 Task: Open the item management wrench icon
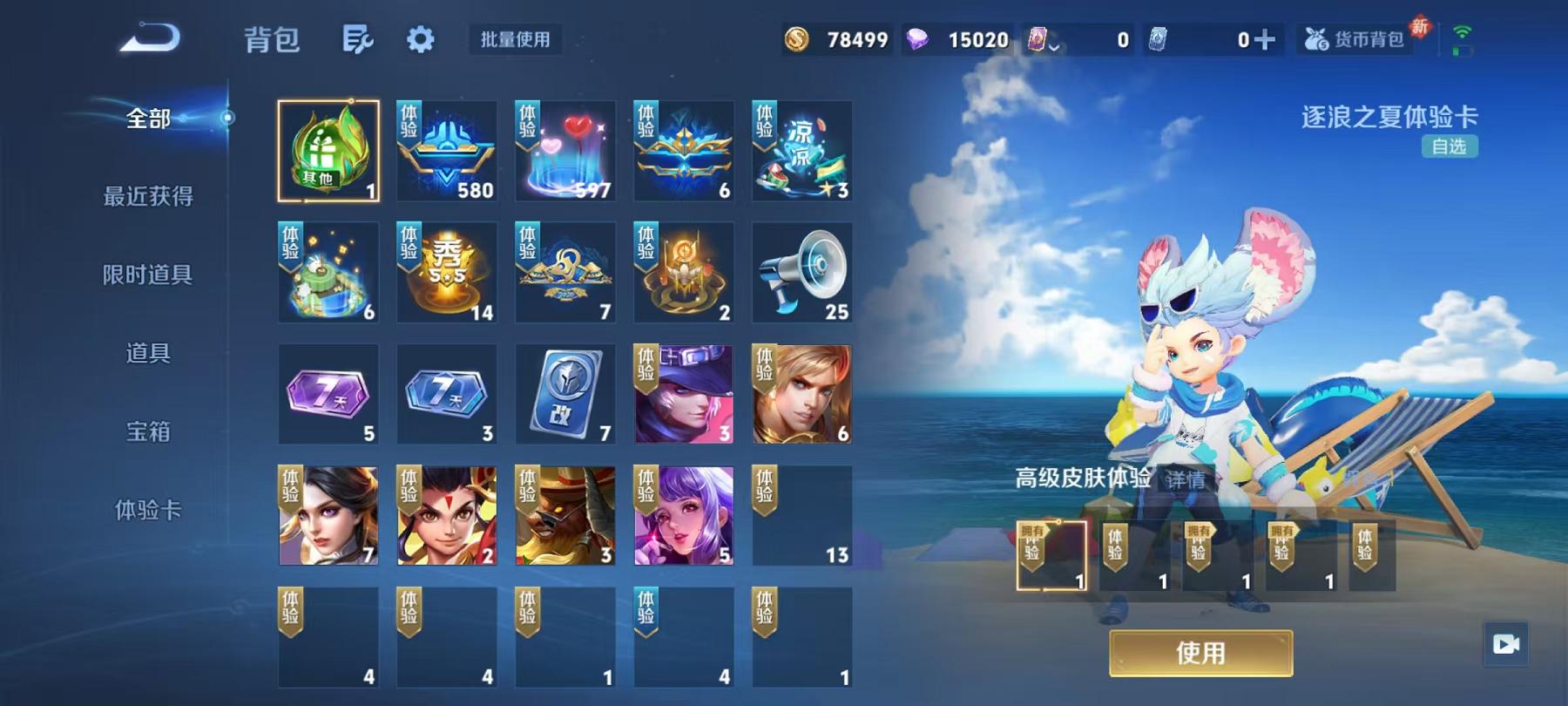(360, 40)
